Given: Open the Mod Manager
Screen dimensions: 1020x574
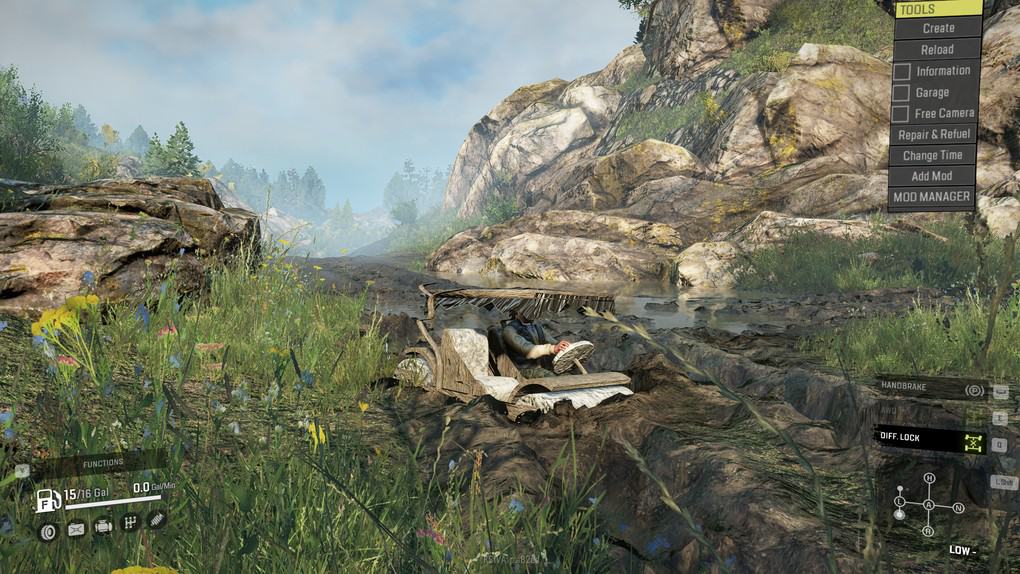Looking at the screenshot, I should click(932, 197).
